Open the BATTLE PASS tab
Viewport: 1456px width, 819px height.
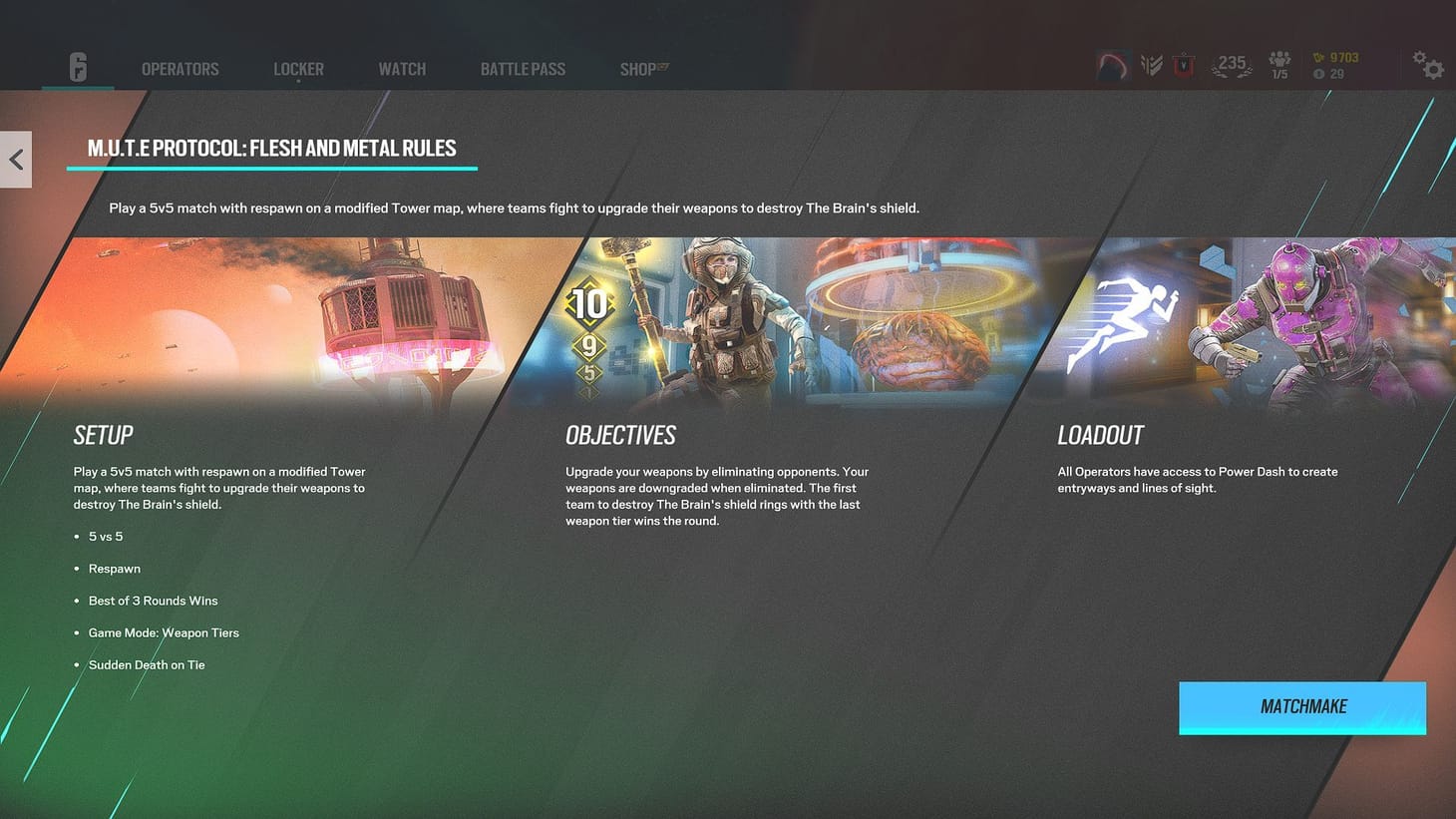pyautogui.click(x=523, y=69)
